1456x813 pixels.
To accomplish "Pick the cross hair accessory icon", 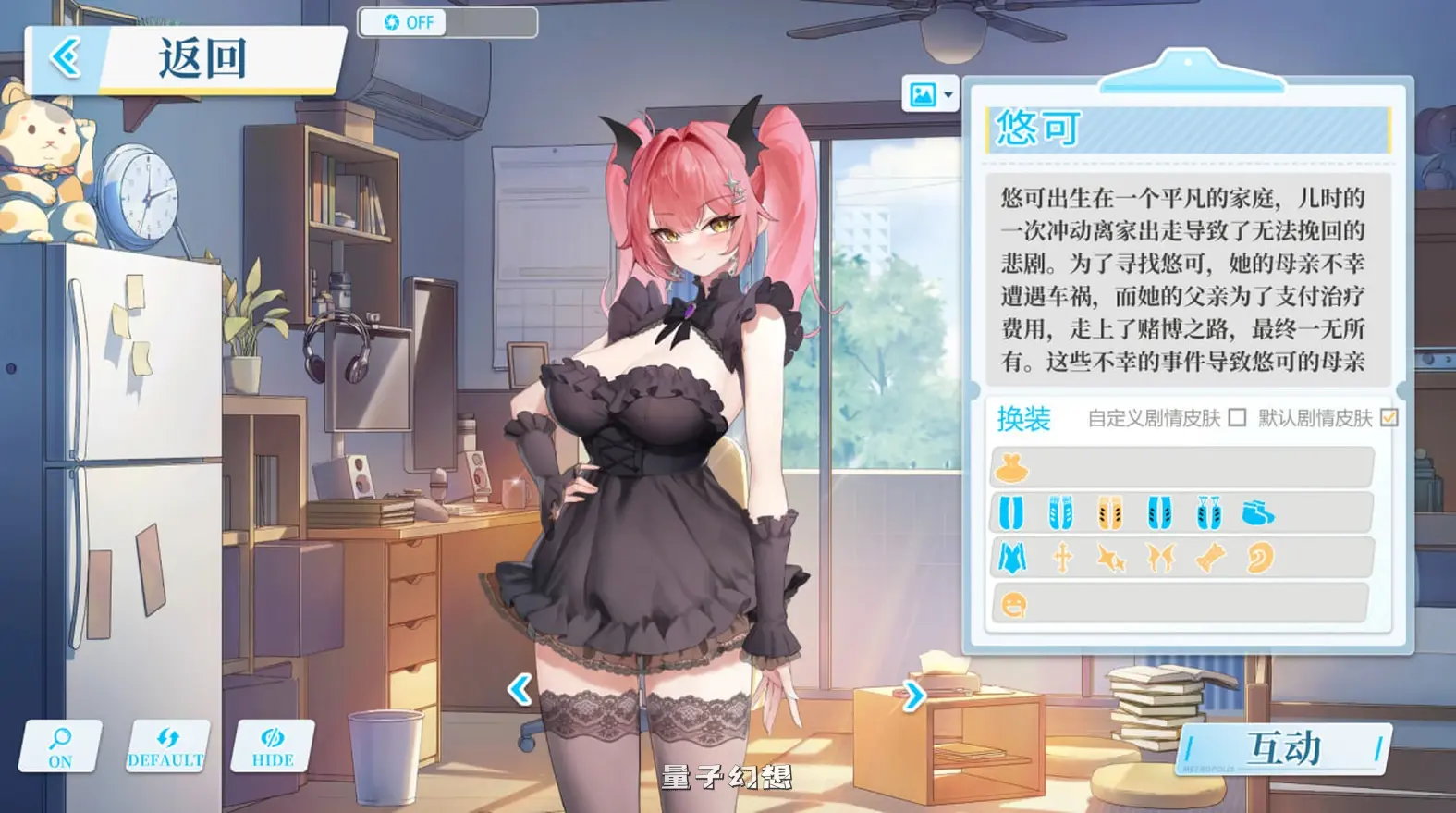I will (1061, 558).
